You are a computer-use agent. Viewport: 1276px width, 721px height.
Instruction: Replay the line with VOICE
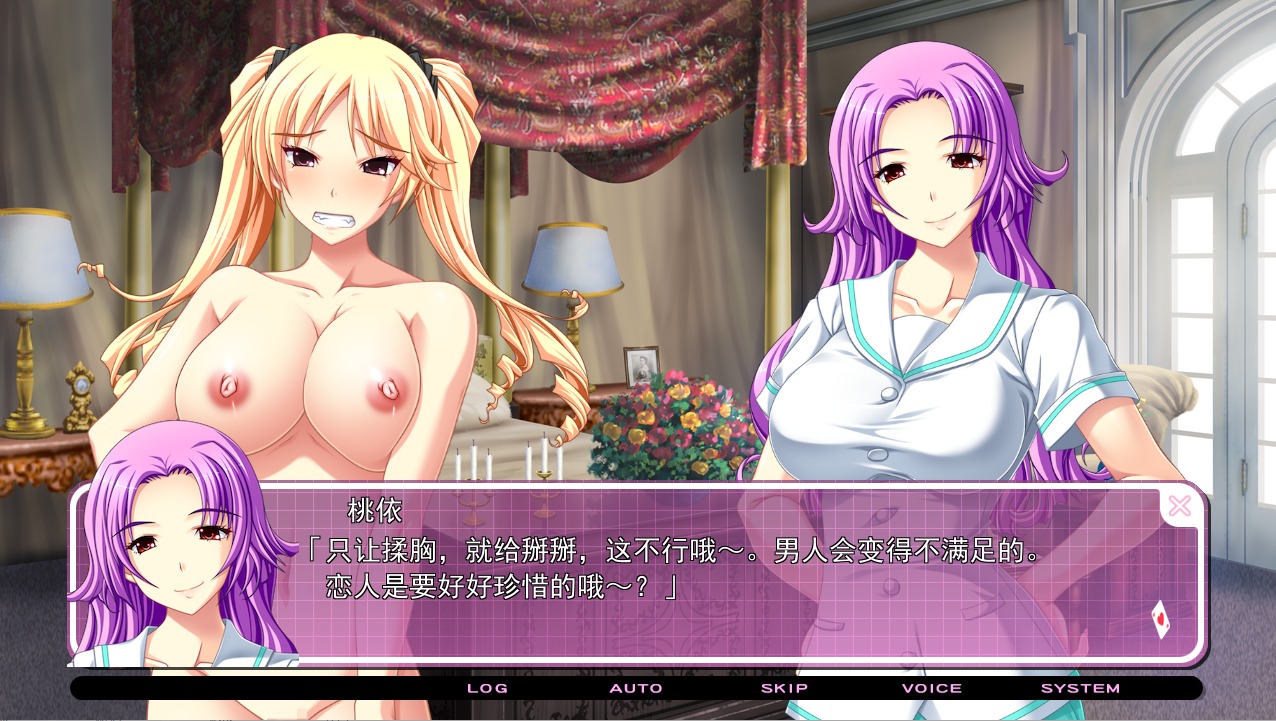(931, 688)
